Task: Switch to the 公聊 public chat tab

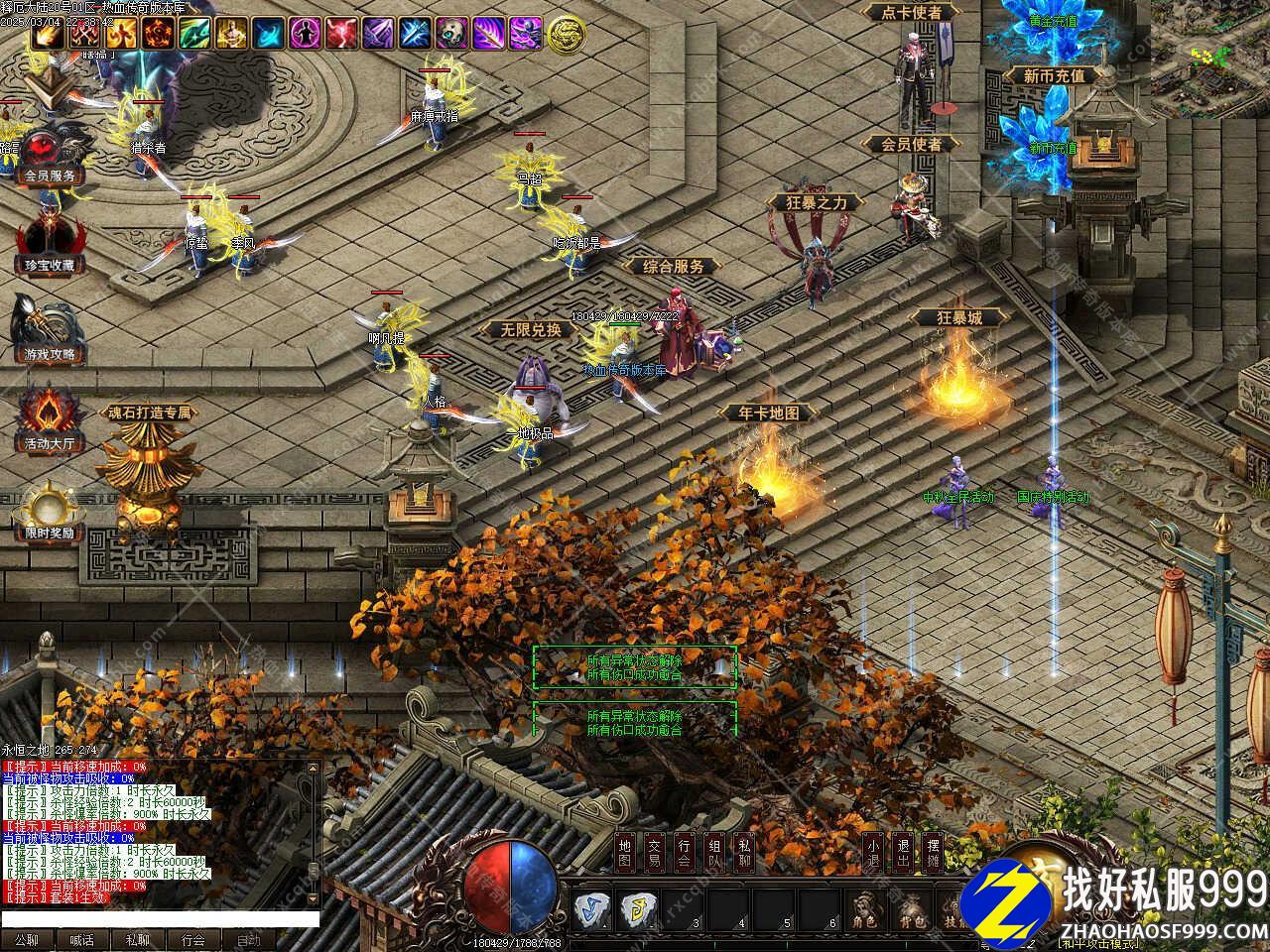Action: (27, 939)
